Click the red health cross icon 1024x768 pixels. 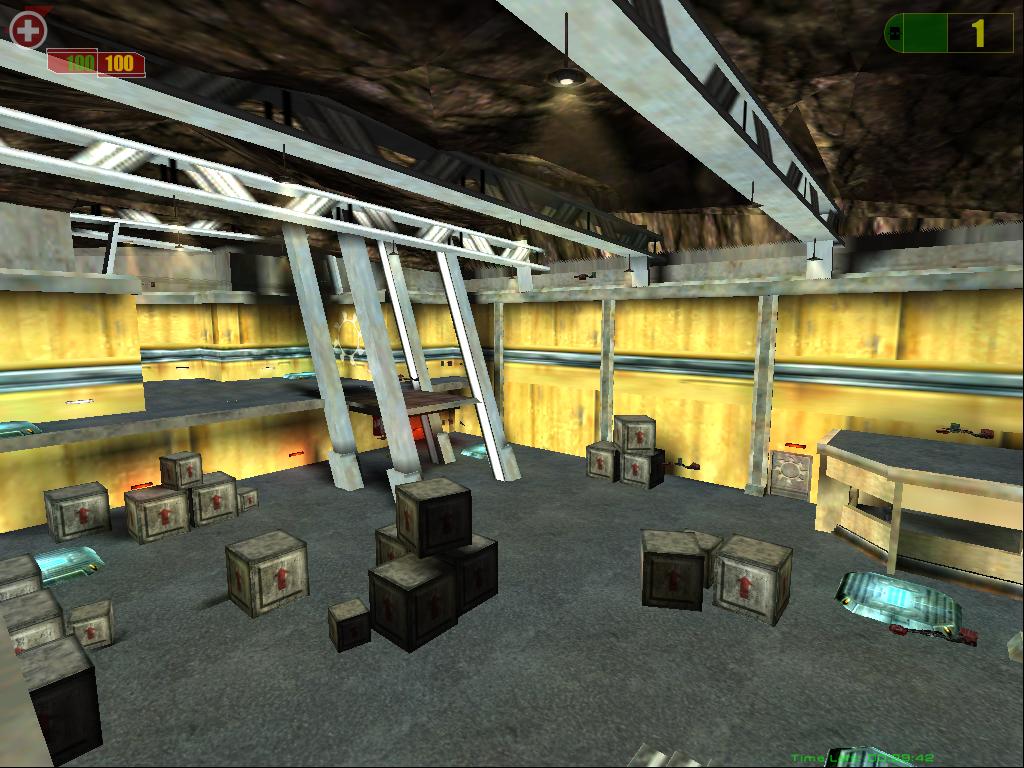coord(28,30)
